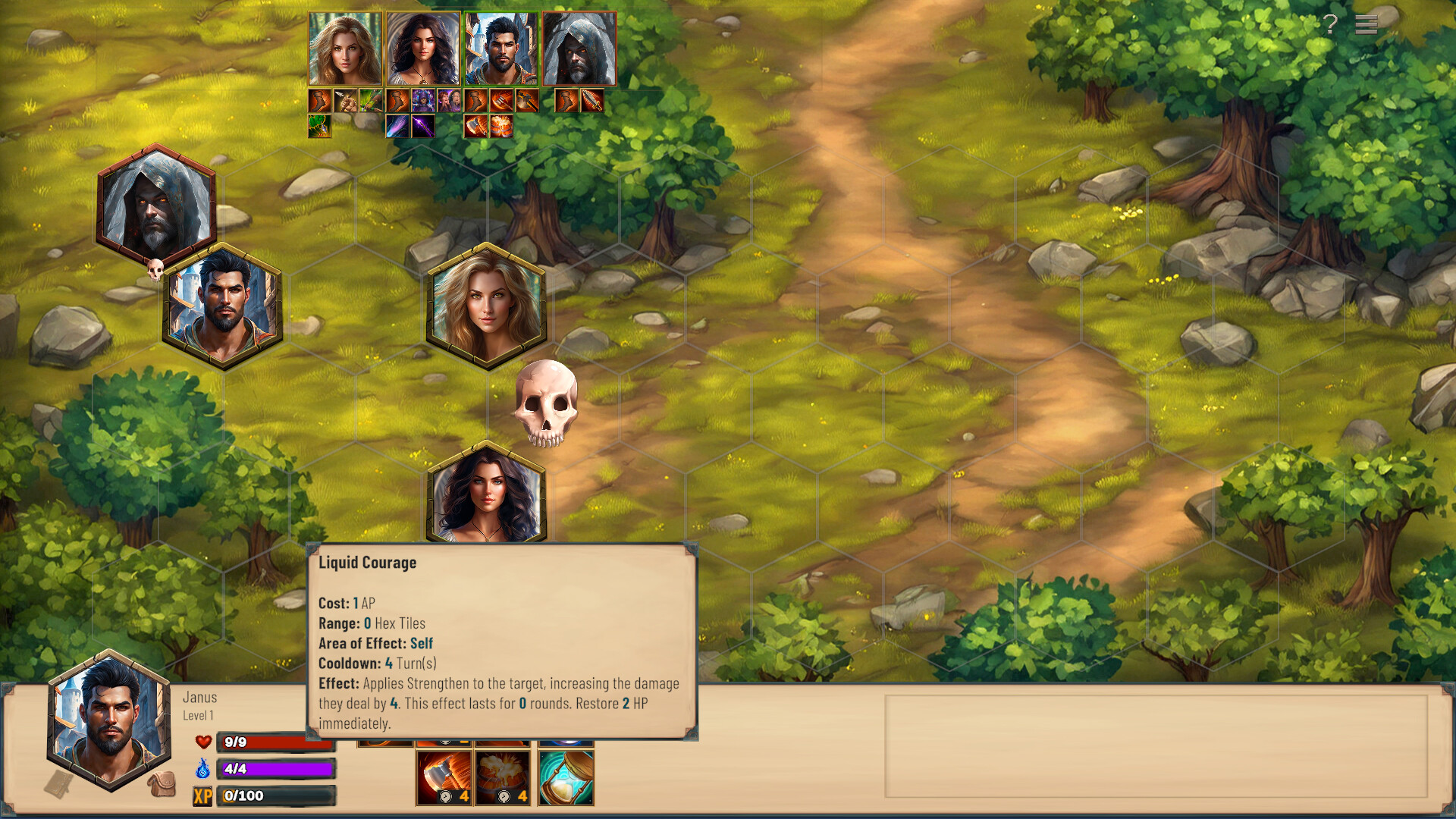Click the XP progress bar
The image size is (1456, 819).
tap(277, 796)
